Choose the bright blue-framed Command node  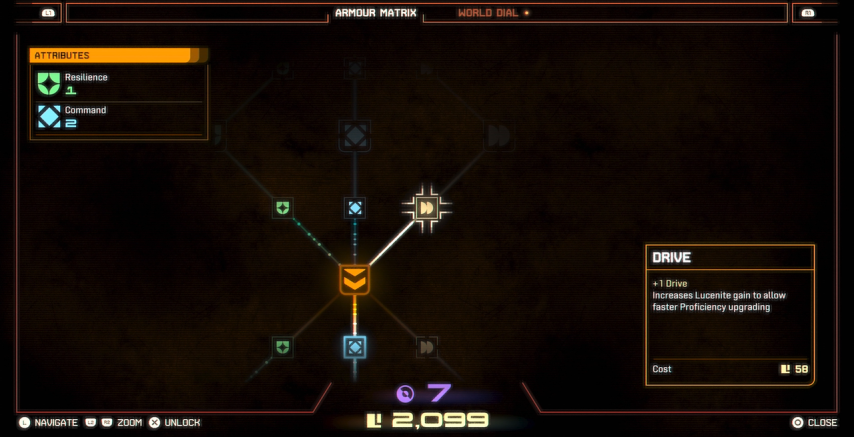tap(354, 347)
